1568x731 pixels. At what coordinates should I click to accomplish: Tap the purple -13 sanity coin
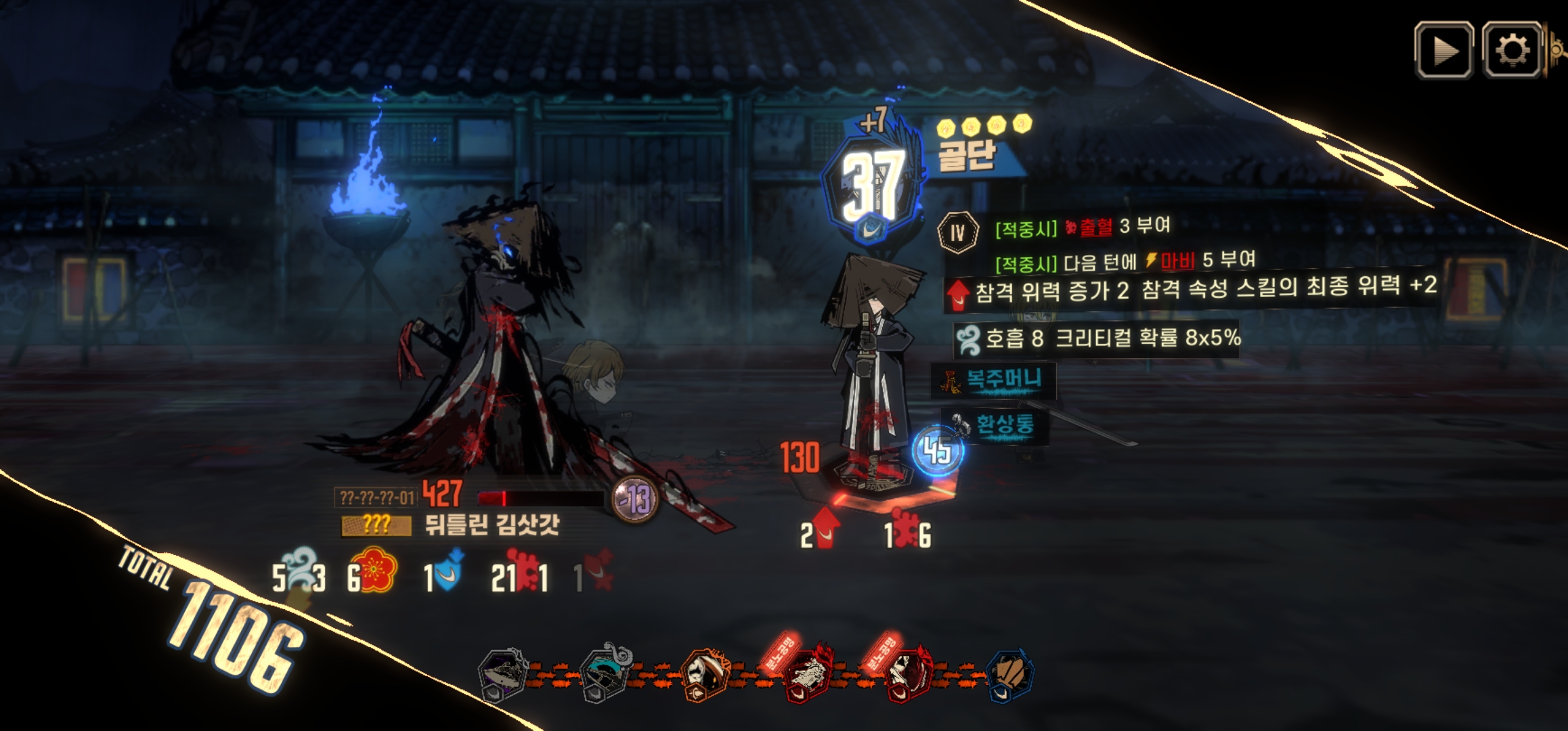634,500
